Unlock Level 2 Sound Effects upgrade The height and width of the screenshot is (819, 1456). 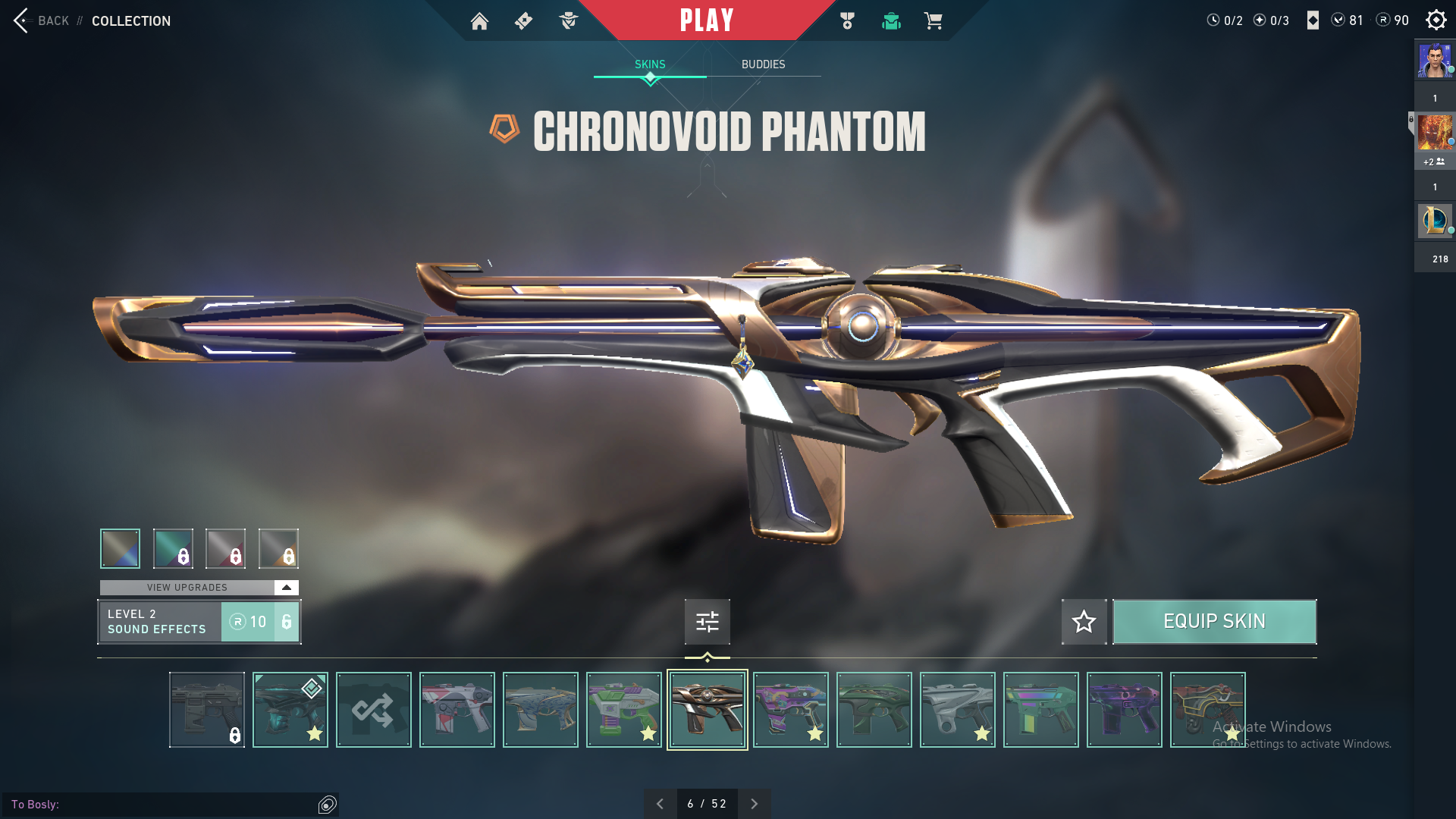point(259,622)
